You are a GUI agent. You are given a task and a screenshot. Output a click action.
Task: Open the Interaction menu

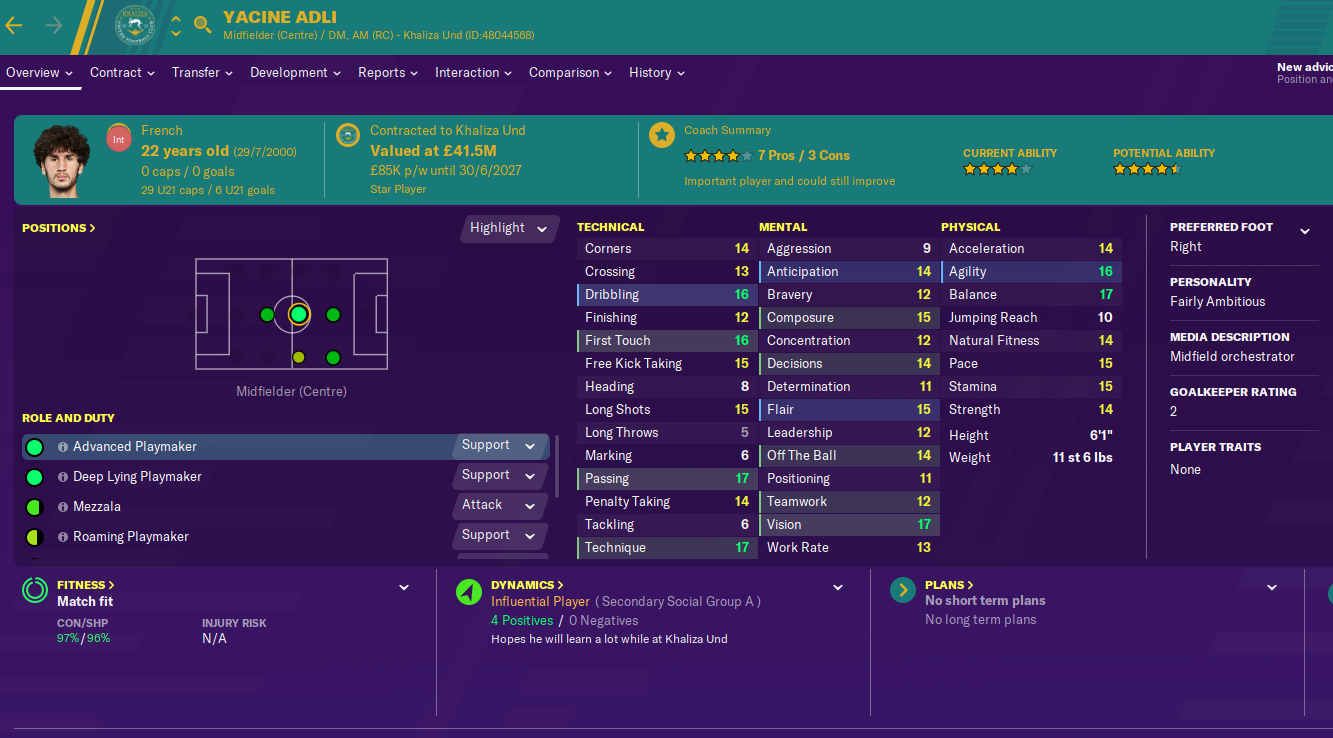coord(474,73)
